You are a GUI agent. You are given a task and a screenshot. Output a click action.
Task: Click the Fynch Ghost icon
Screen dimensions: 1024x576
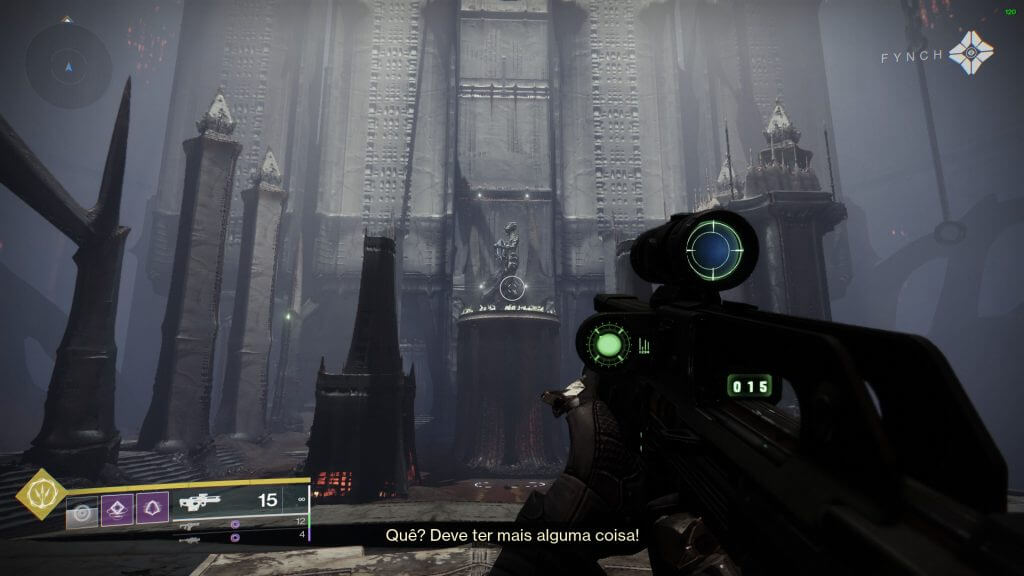point(971,53)
